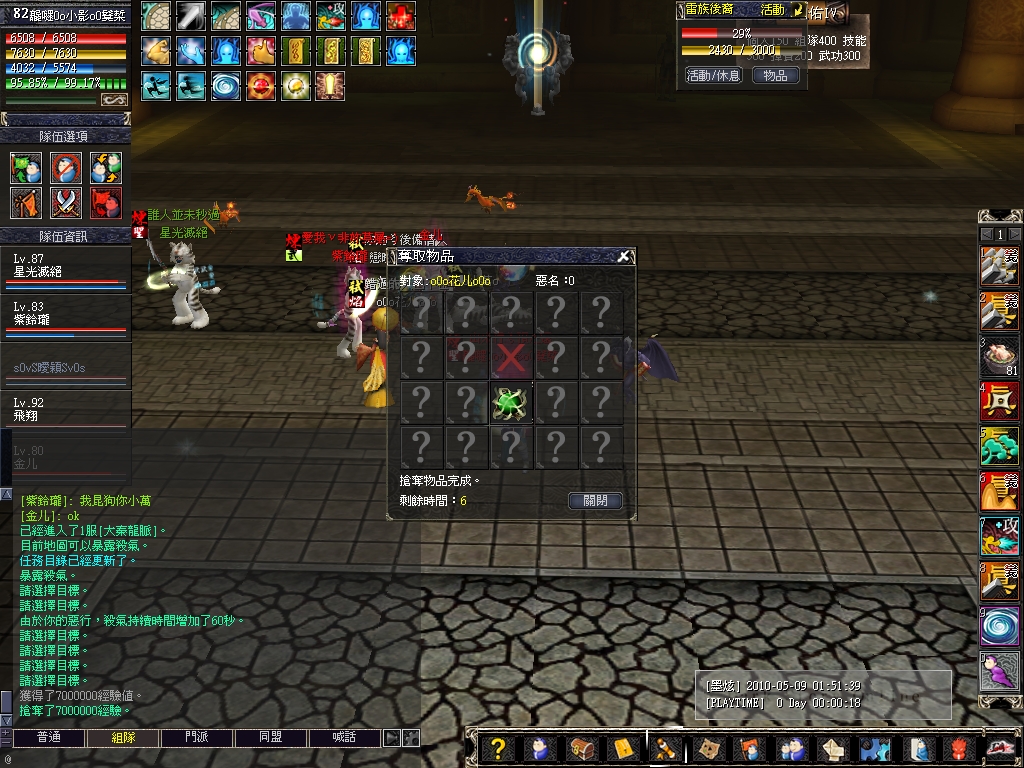Viewport: 1024px width, 768px height.
Task: Select the green orb item slot
Action: (x=510, y=401)
